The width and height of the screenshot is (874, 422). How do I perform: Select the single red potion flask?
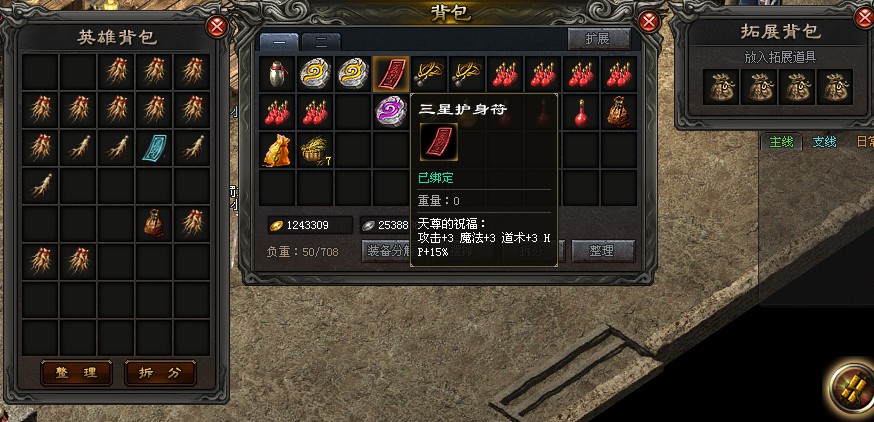pos(580,111)
